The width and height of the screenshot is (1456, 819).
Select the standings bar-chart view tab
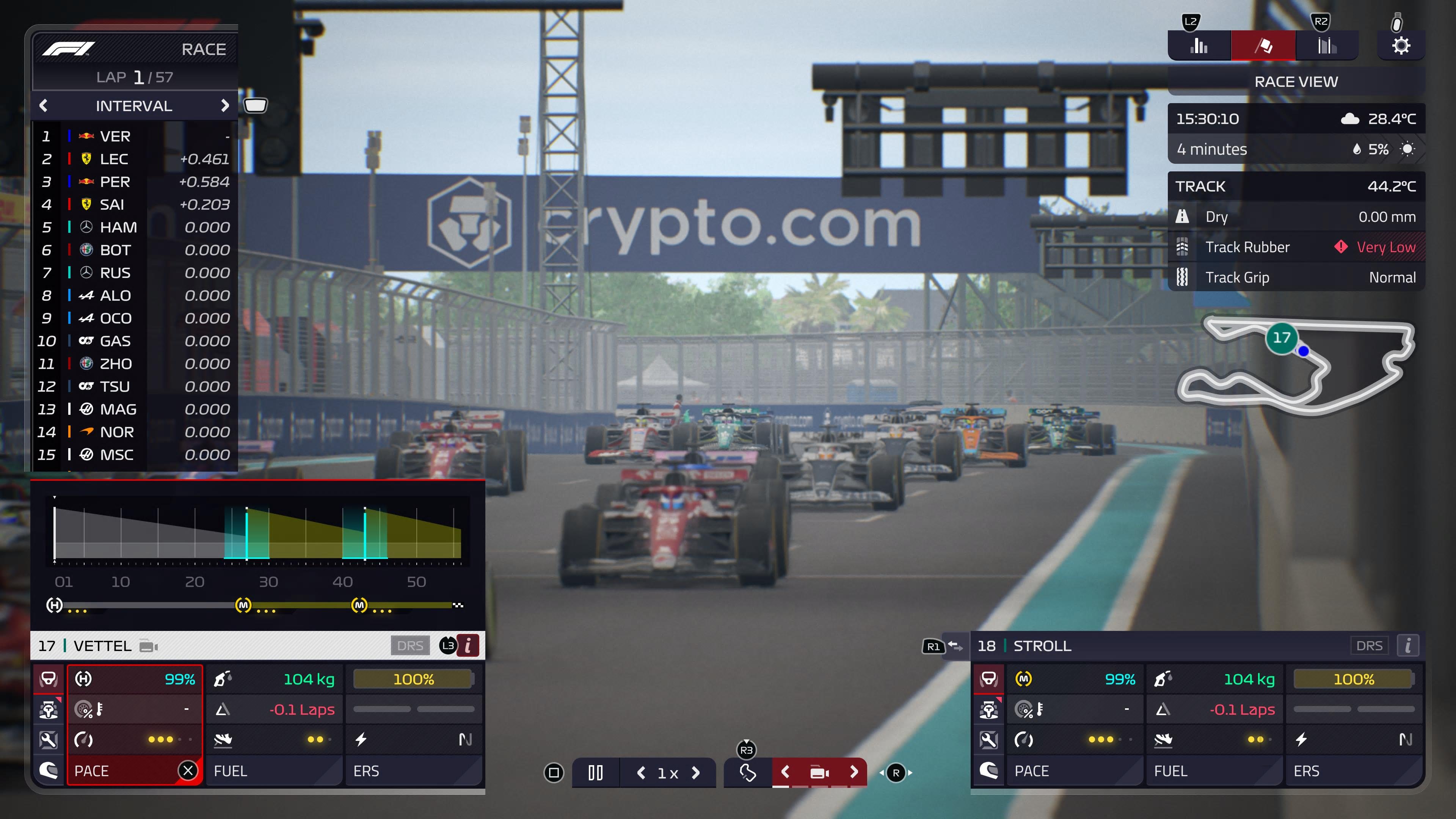tap(1199, 46)
